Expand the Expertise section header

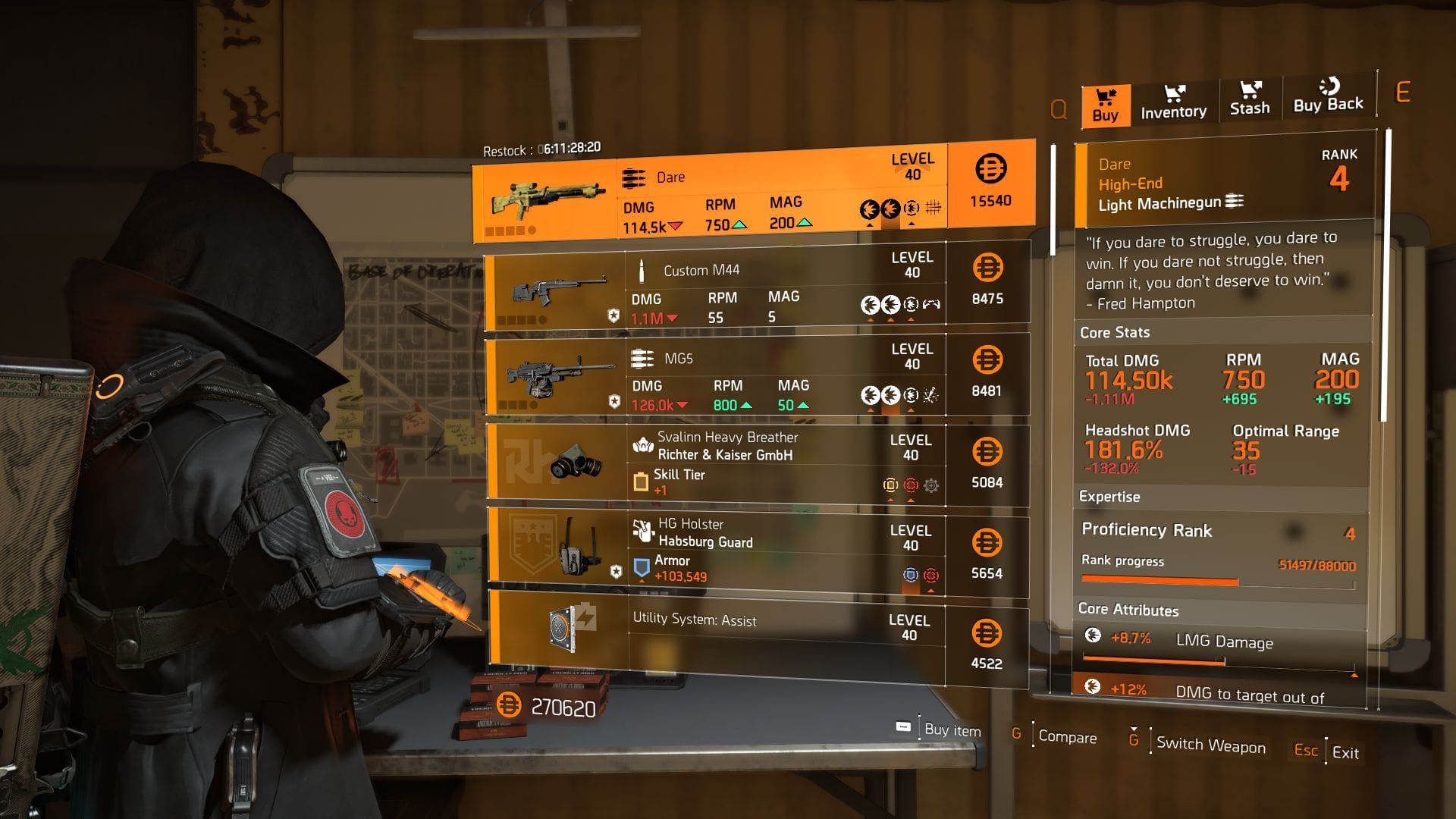1109,497
